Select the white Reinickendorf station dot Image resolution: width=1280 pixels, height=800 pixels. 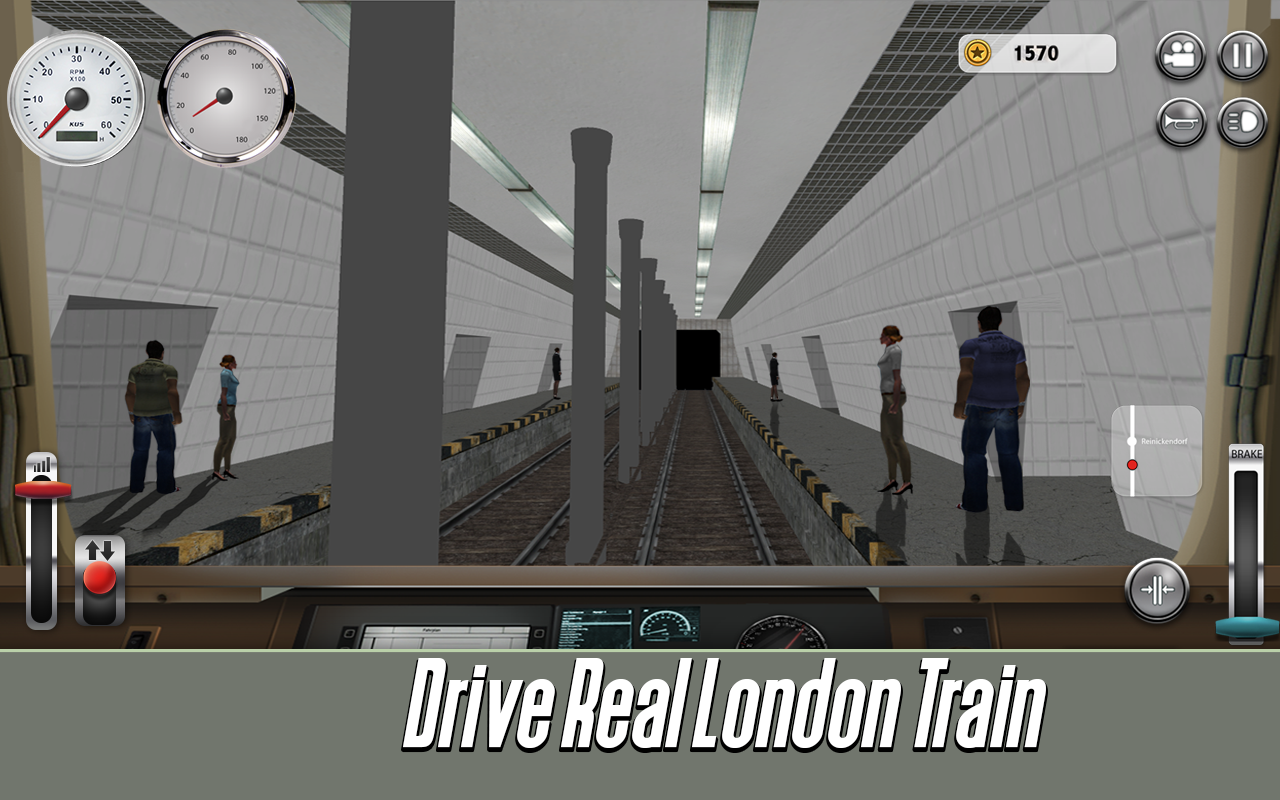1131,441
